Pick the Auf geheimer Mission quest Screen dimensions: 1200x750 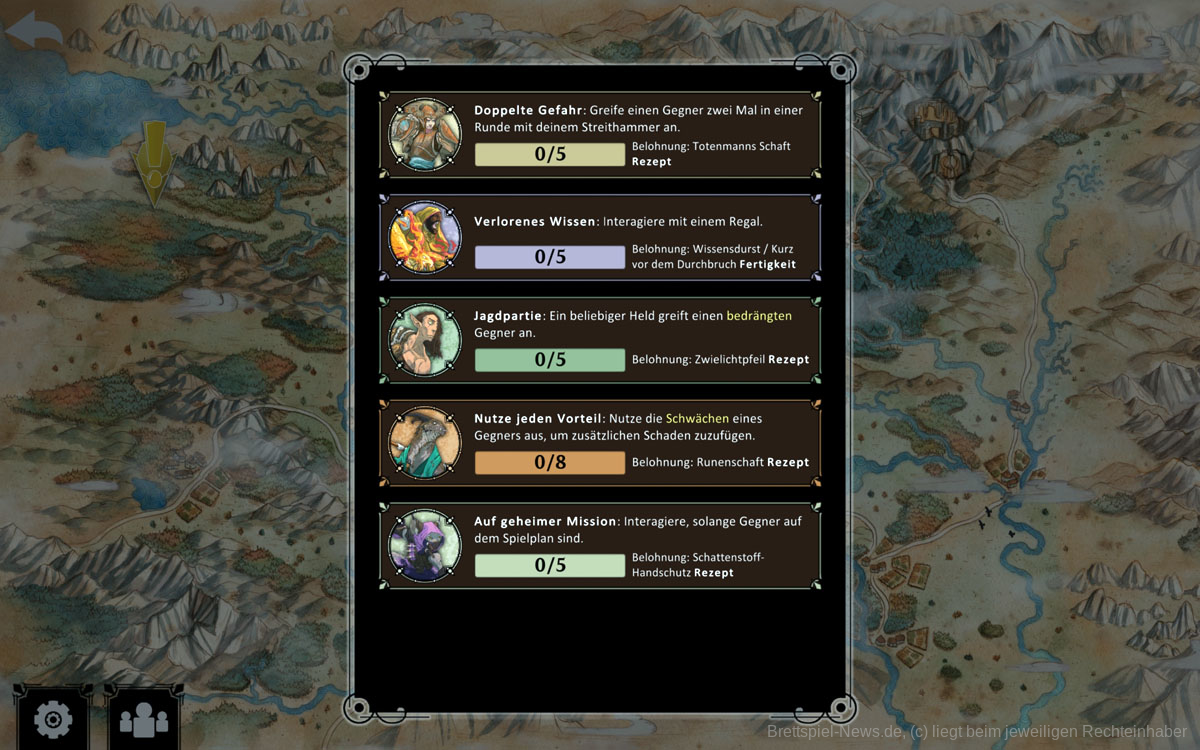pyautogui.click(x=600, y=546)
